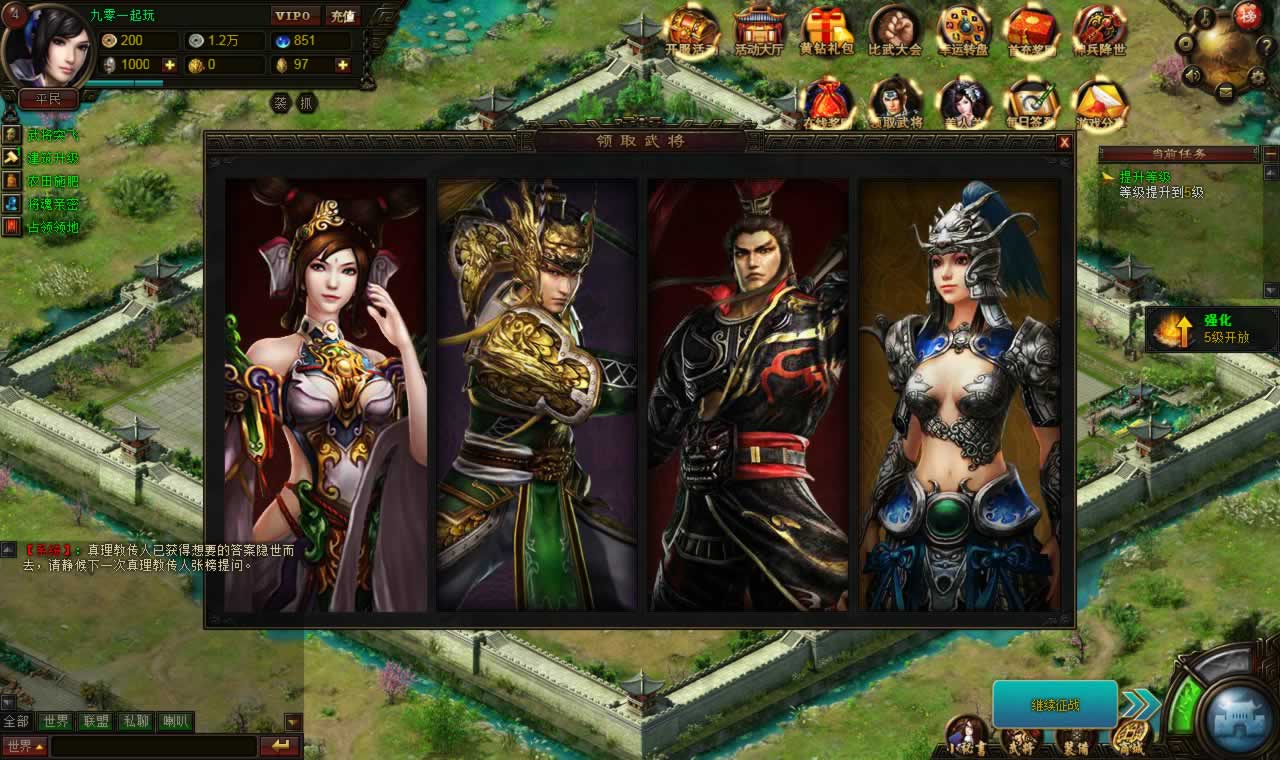
Task: Open the 比武大会 tournament fist icon
Action: 894,30
